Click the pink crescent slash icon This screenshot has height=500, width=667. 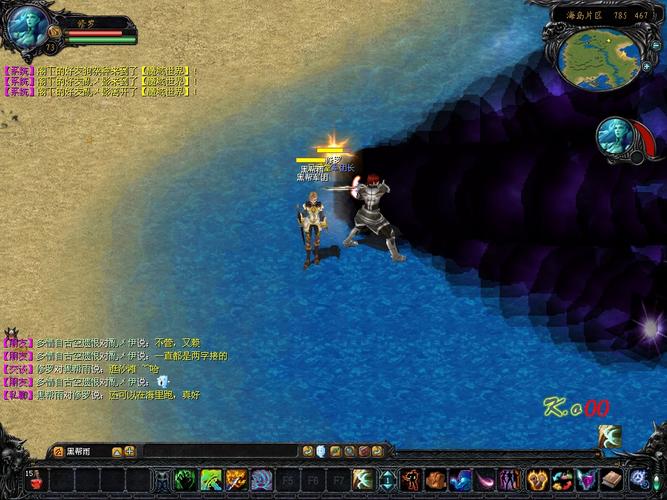(486, 480)
